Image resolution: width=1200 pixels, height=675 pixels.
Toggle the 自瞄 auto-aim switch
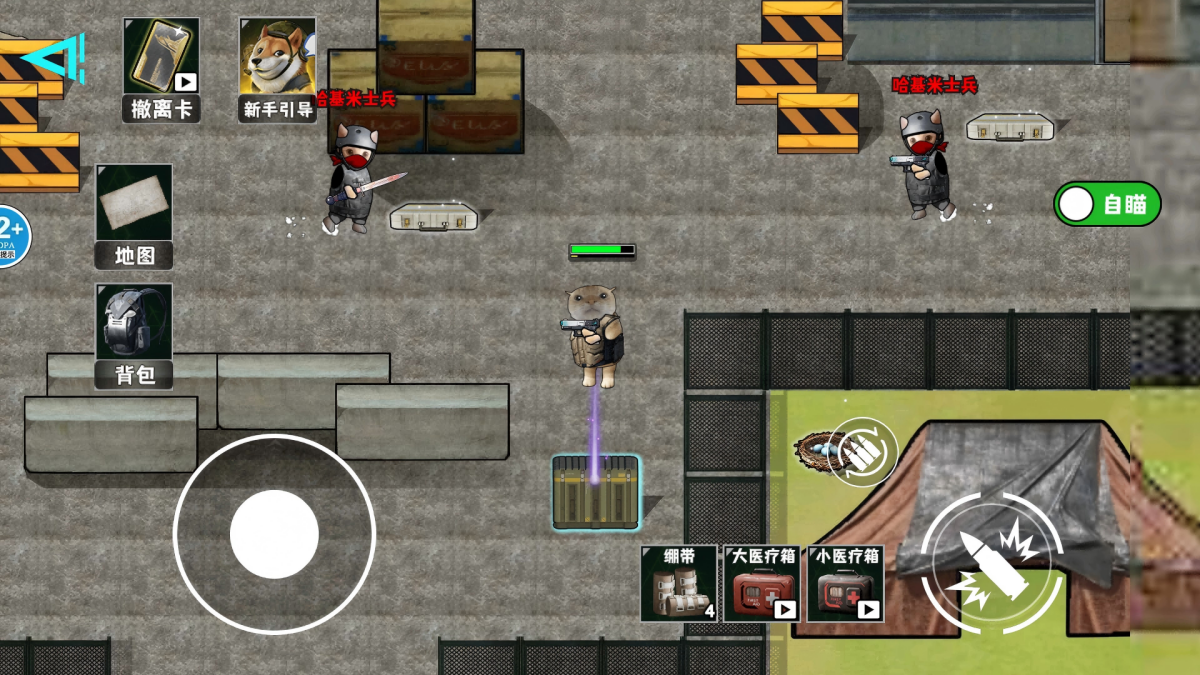pyautogui.click(x=1107, y=204)
